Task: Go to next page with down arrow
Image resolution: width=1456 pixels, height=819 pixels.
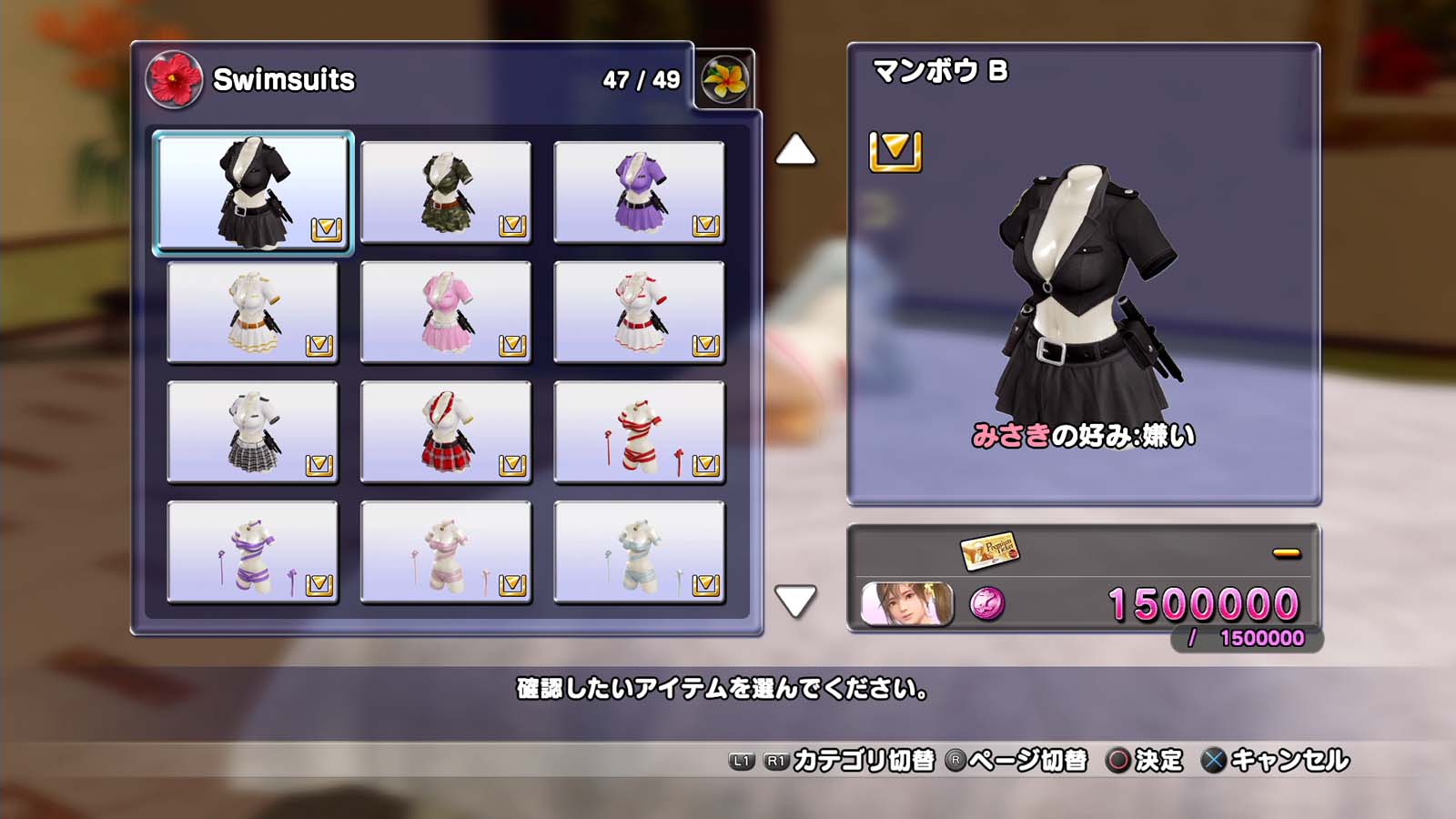Action: [x=795, y=601]
